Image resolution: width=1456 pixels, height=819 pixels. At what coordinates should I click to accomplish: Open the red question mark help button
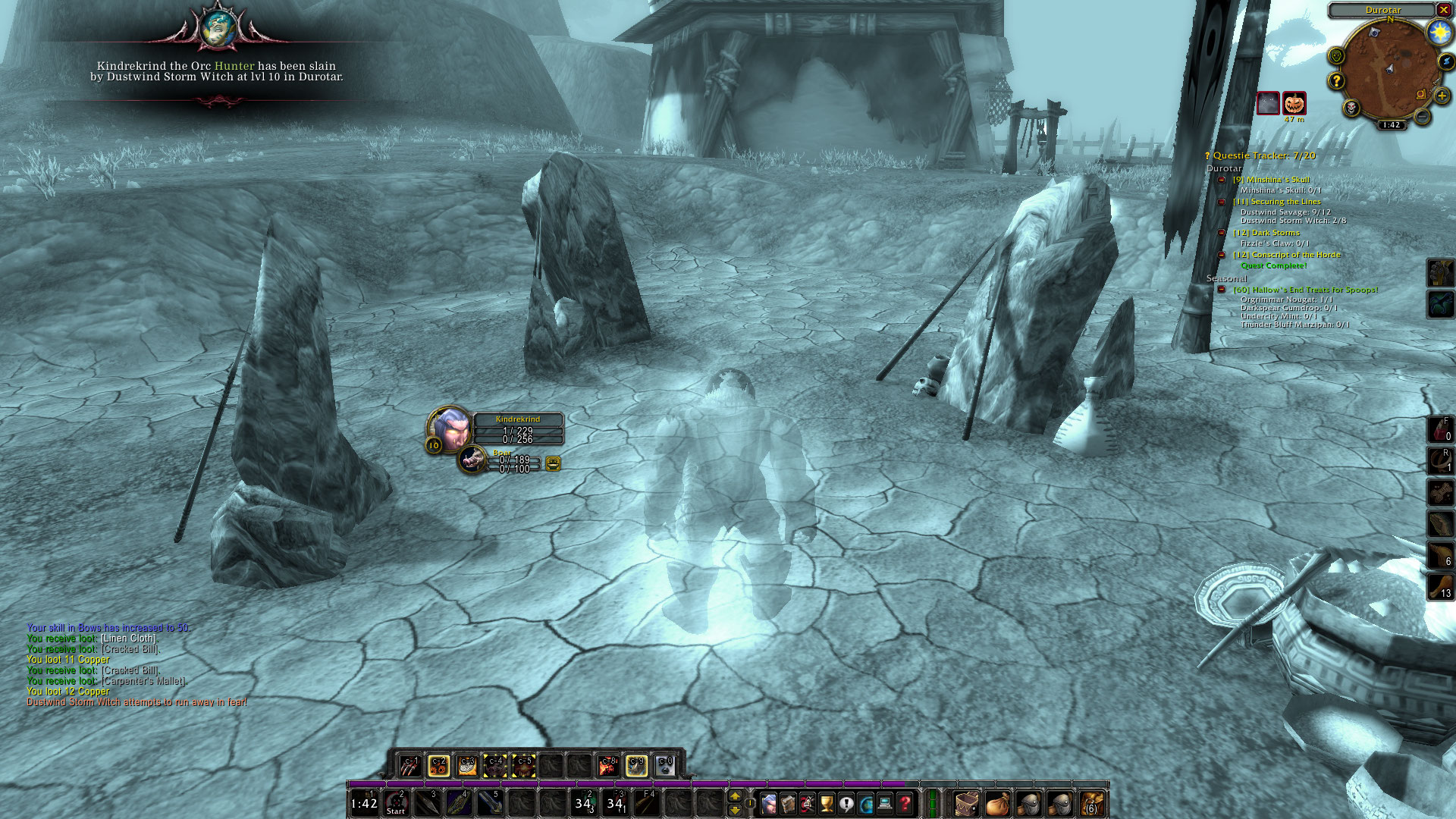(905, 802)
